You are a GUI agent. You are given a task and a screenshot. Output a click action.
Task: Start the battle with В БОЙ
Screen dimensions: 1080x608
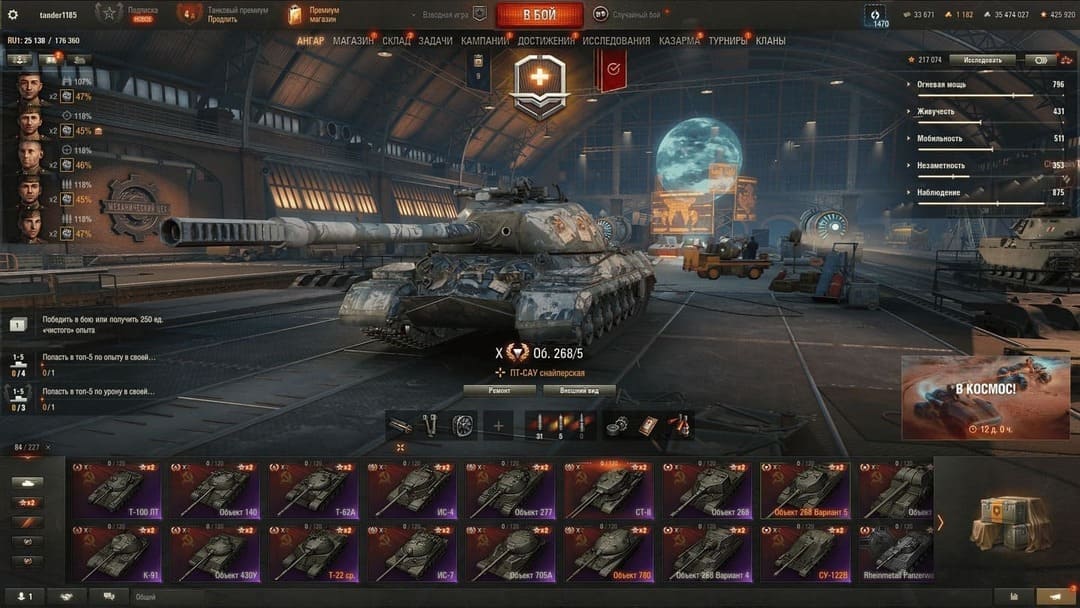pos(539,15)
